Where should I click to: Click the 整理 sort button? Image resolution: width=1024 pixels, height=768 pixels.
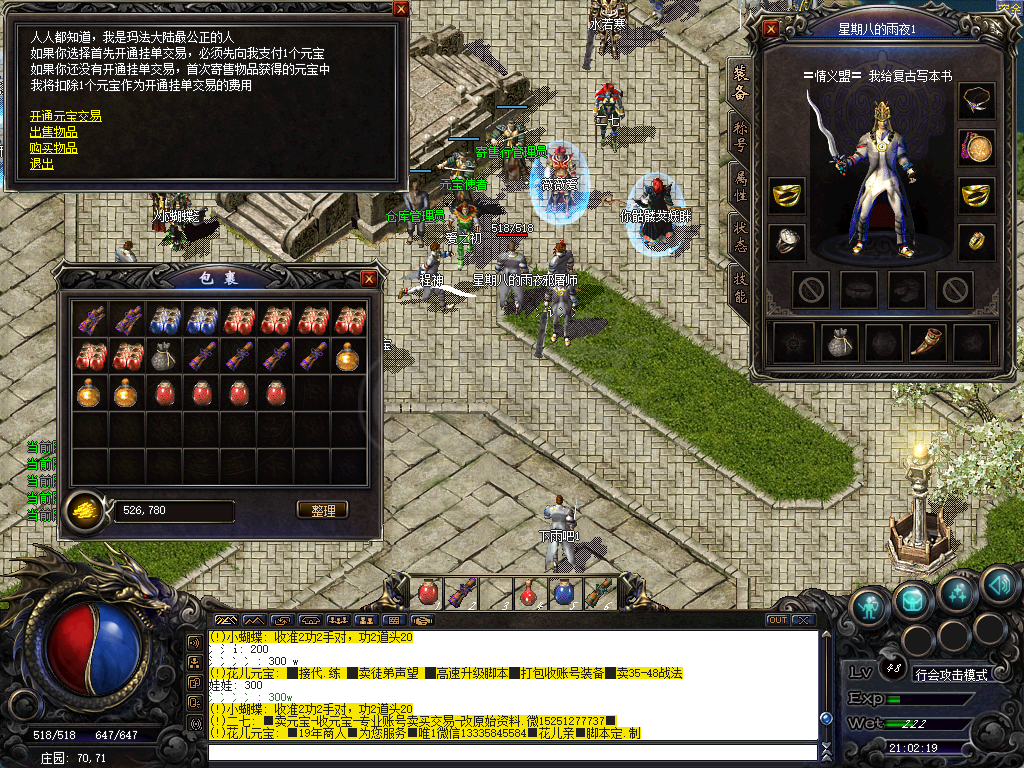point(323,510)
